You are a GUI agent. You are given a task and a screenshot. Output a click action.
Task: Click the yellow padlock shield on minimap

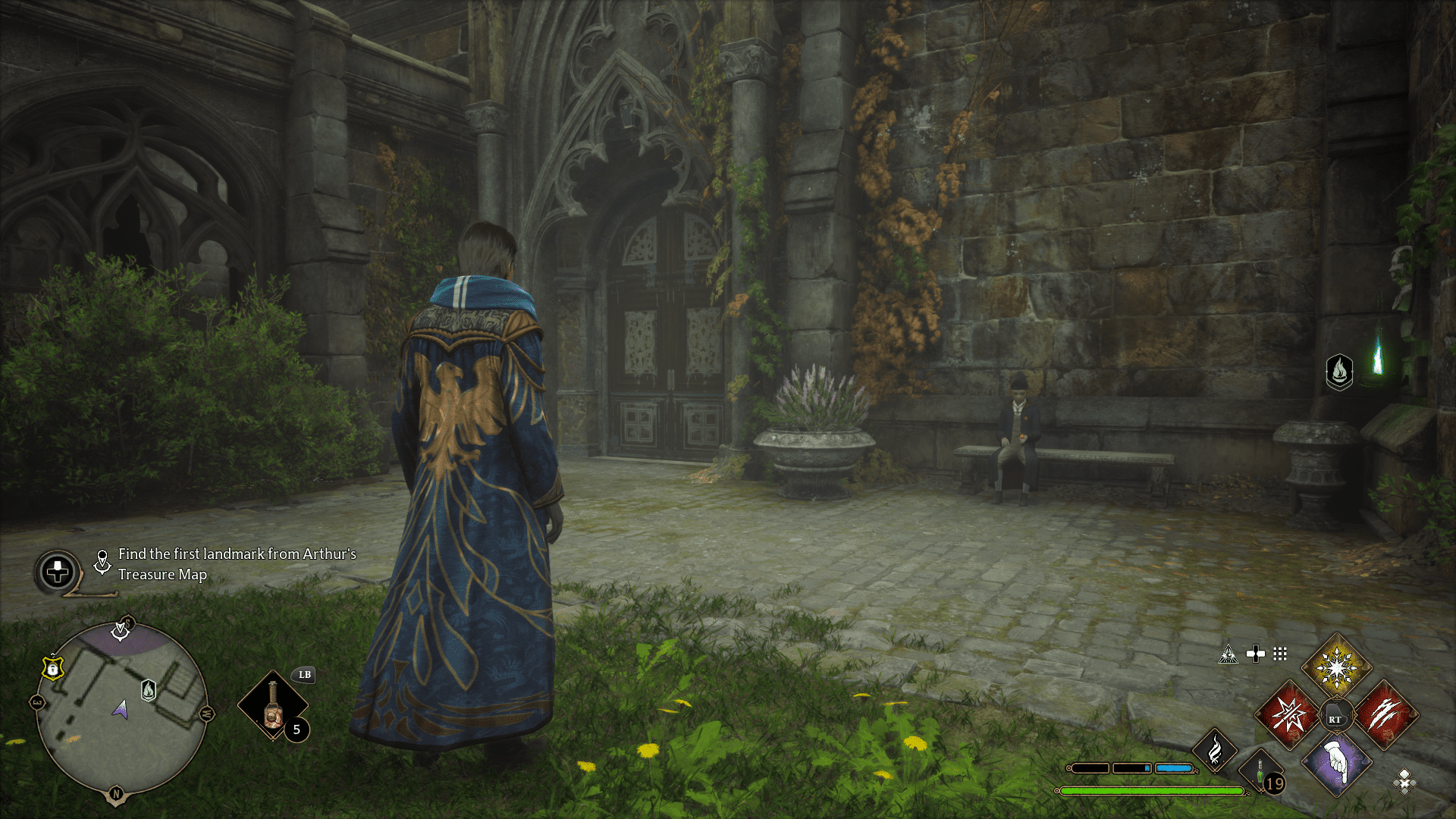(52, 668)
